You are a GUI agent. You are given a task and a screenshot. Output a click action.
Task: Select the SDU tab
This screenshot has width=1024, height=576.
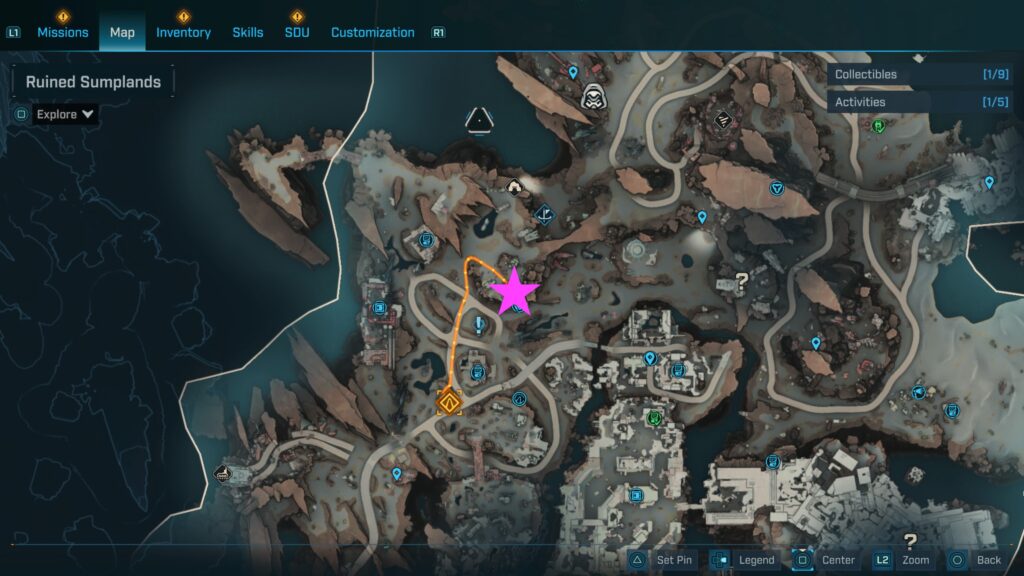pos(296,32)
